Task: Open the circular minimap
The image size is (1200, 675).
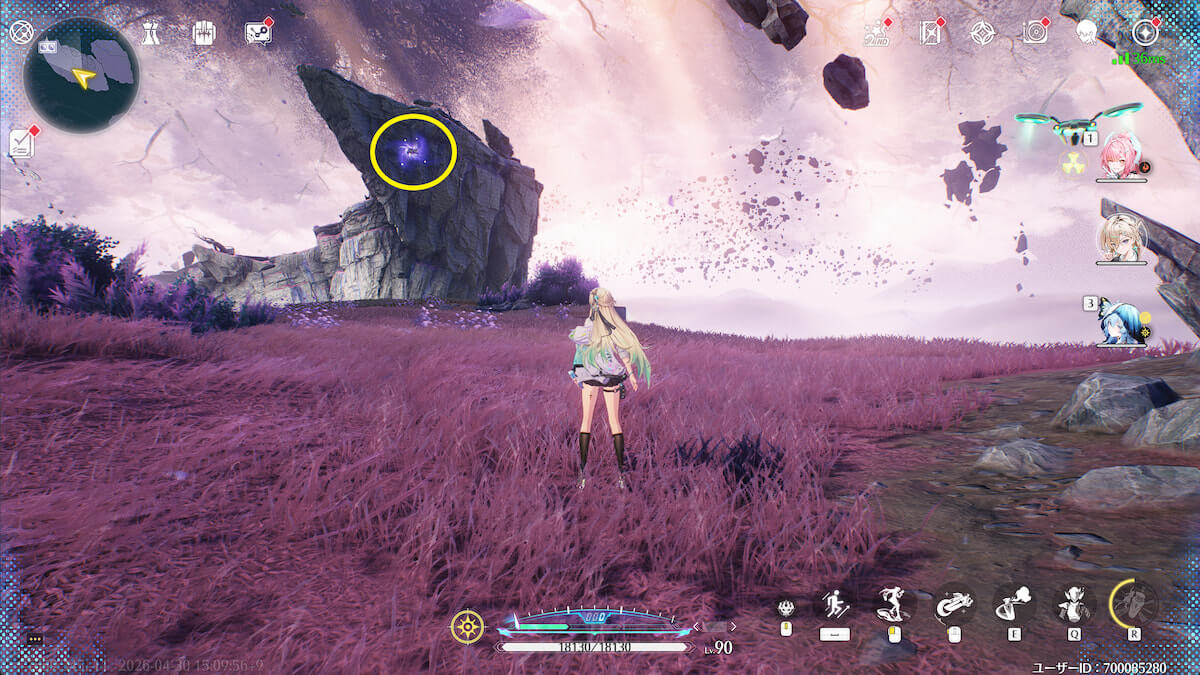Action: pos(81,75)
